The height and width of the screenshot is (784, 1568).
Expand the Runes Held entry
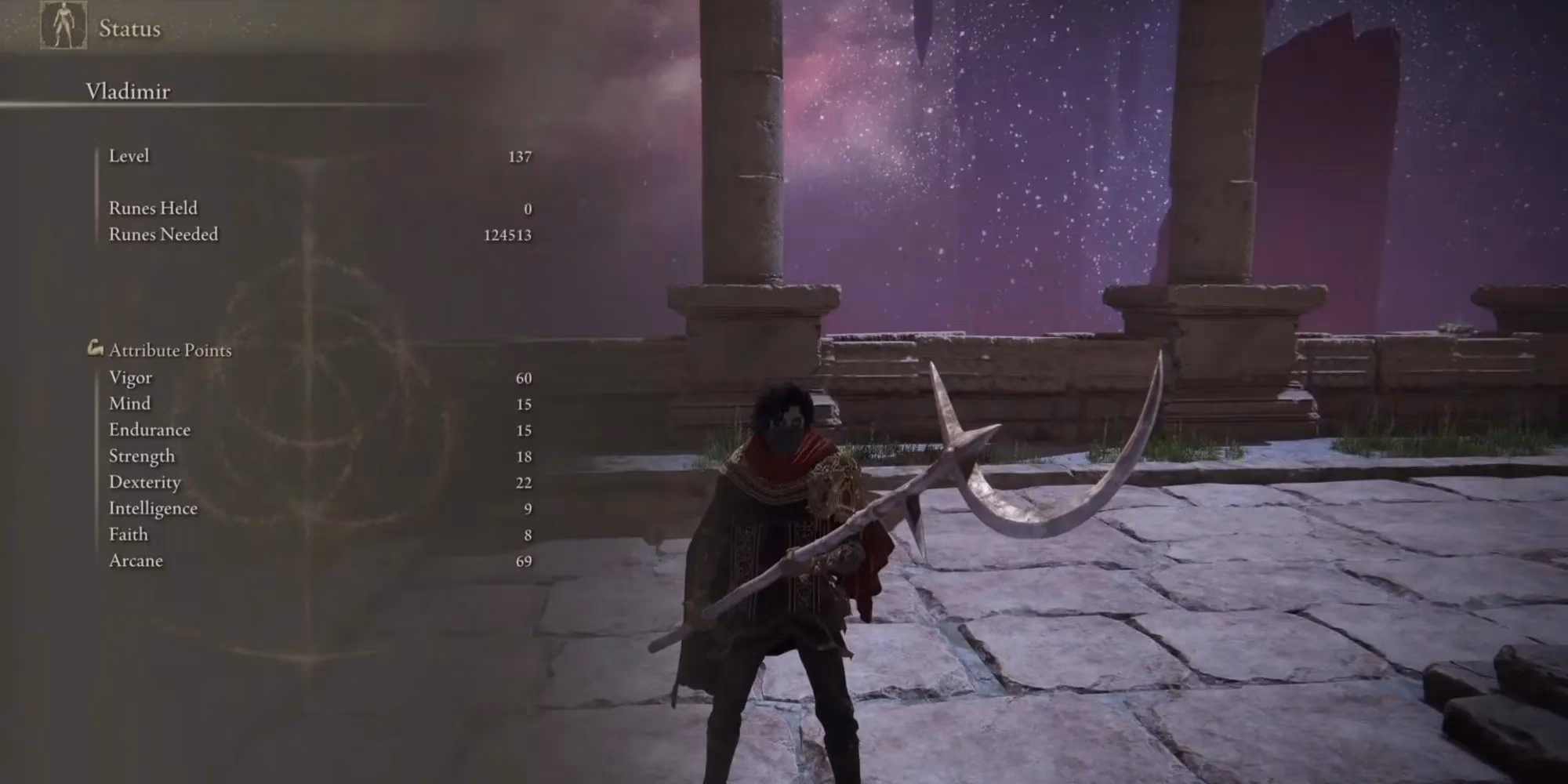pyautogui.click(x=152, y=208)
